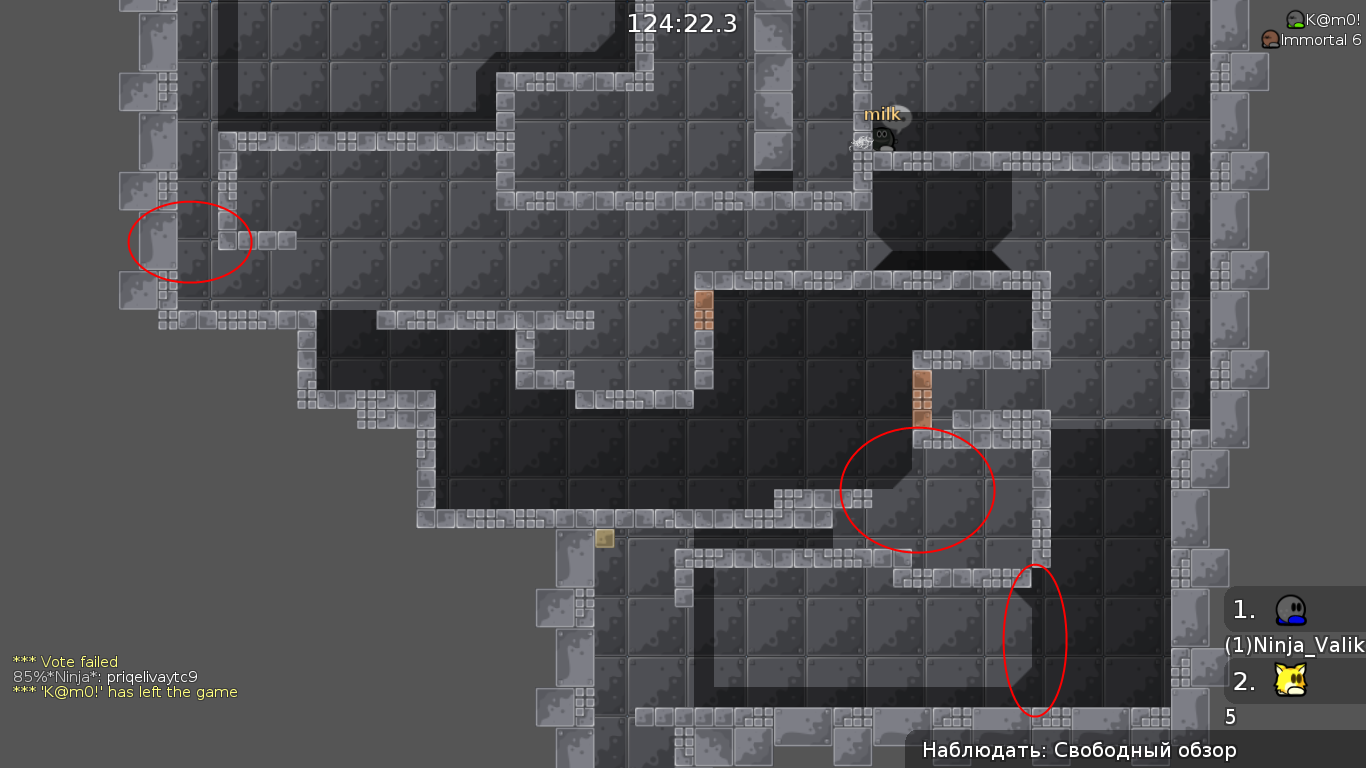Click the brown tee avatar next to Immortal 6
Image resolution: width=1366 pixels, height=768 pixels.
click(x=1271, y=40)
